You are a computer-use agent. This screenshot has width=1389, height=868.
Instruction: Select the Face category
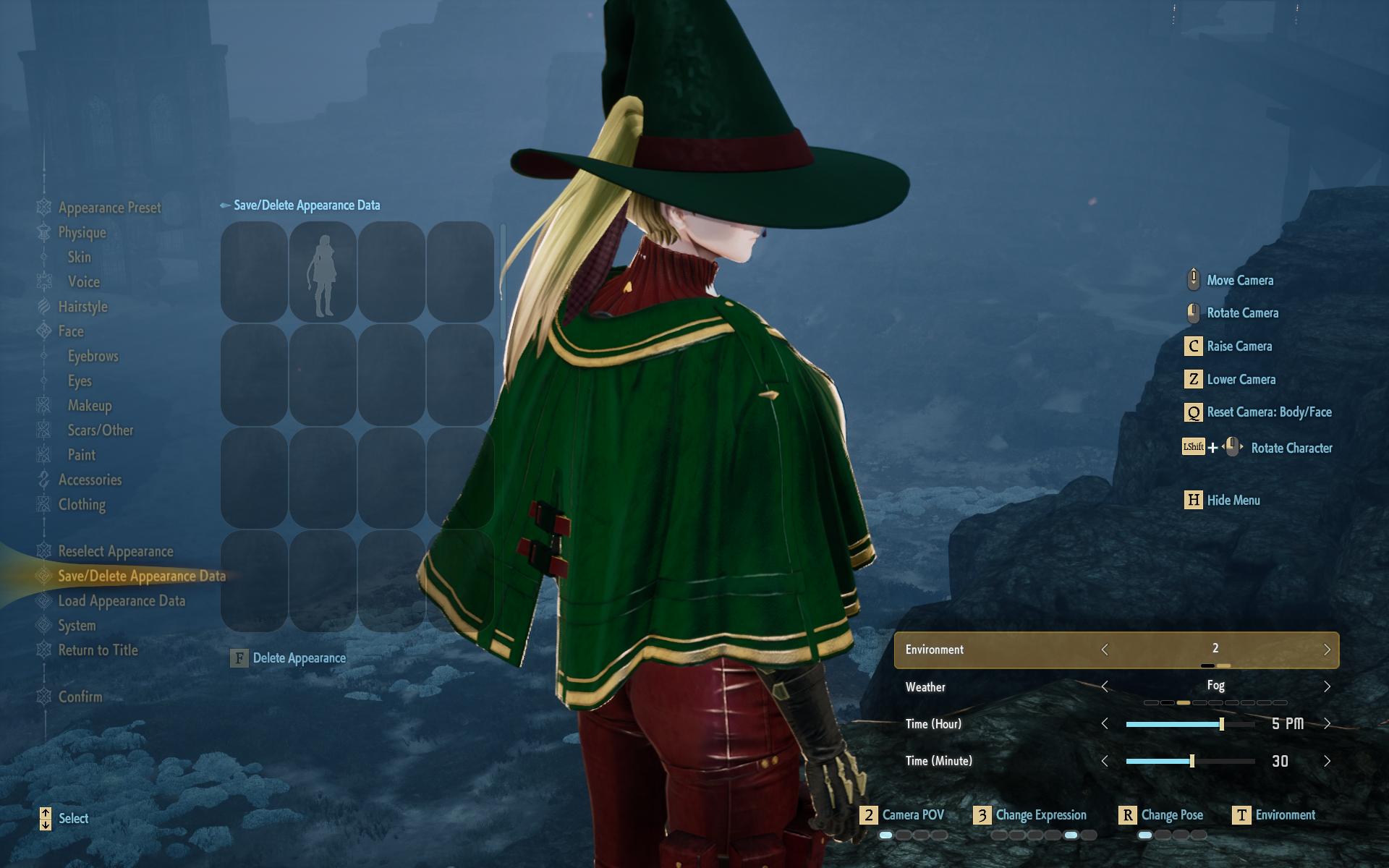click(x=71, y=331)
